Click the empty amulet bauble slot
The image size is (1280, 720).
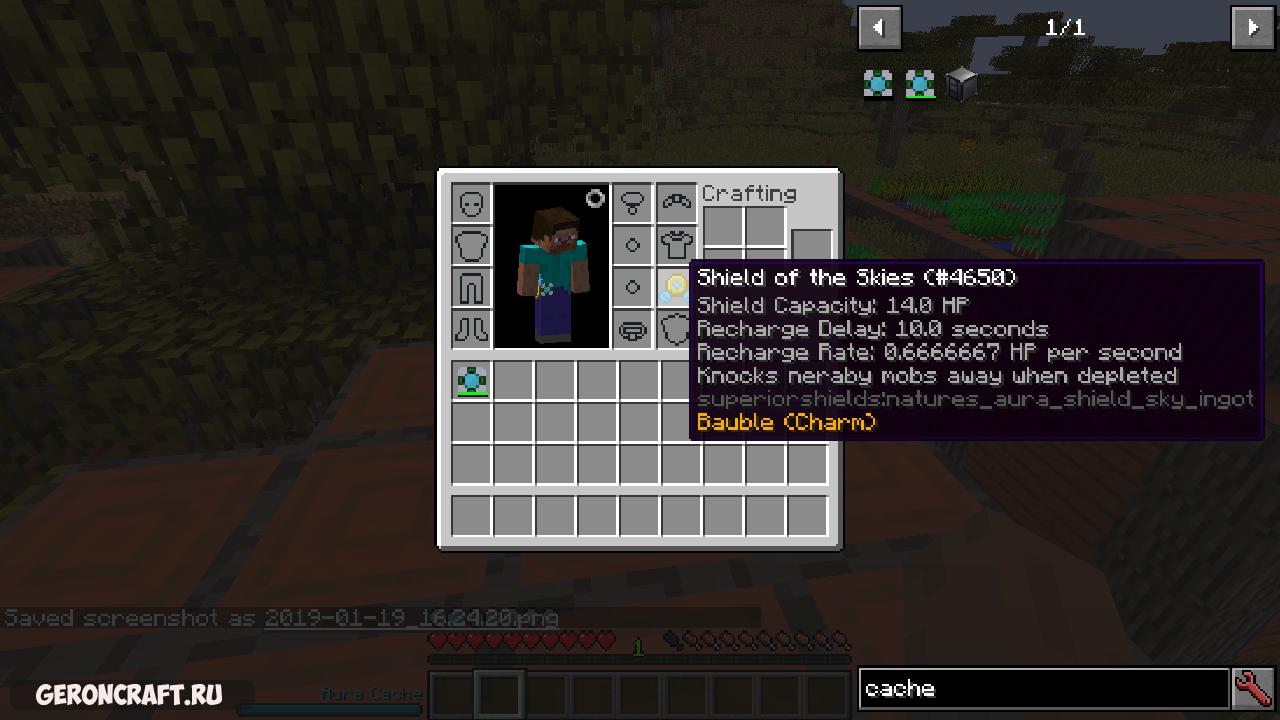point(632,203)
